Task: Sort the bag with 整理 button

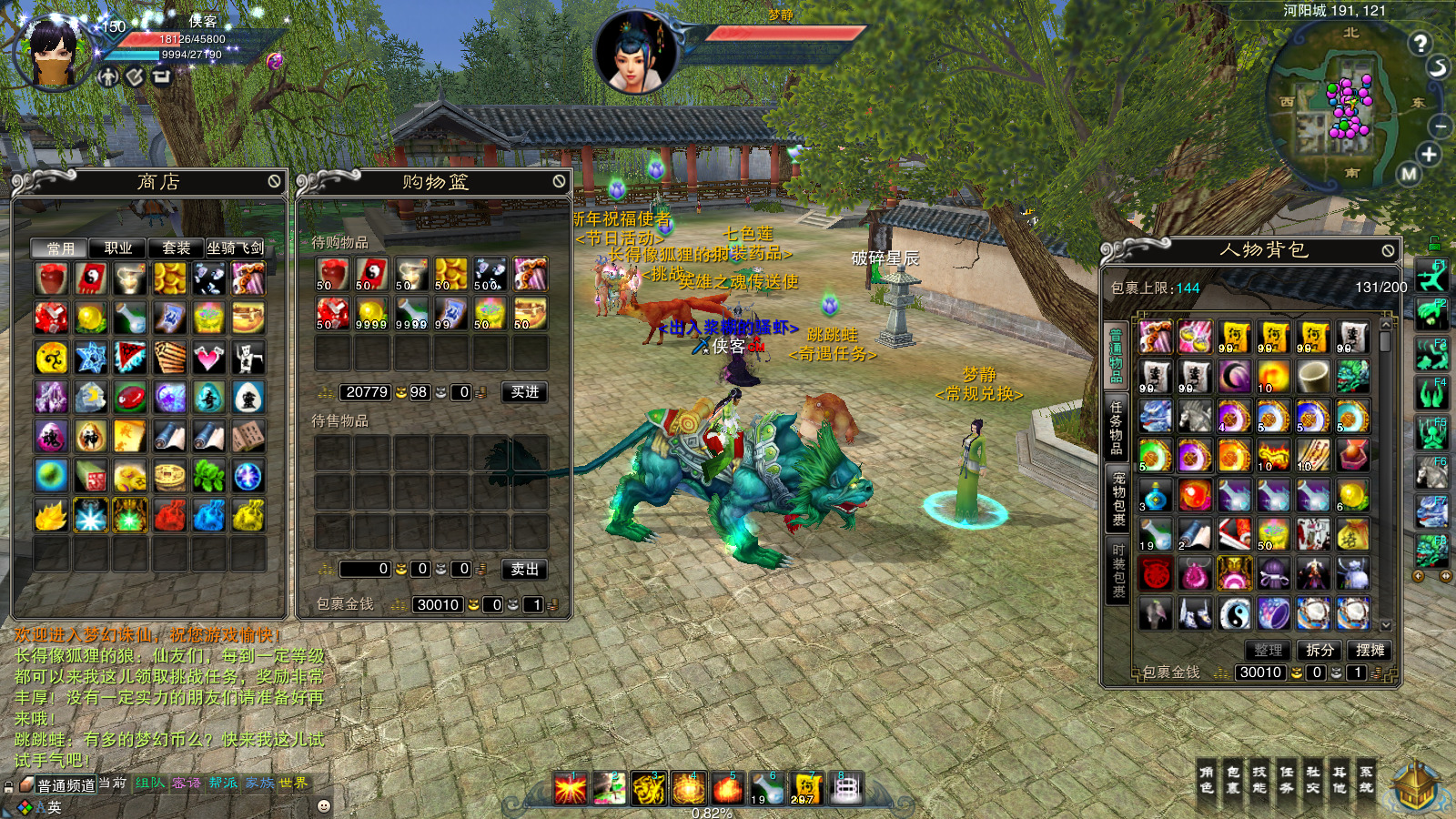Action: point(1268,650)
